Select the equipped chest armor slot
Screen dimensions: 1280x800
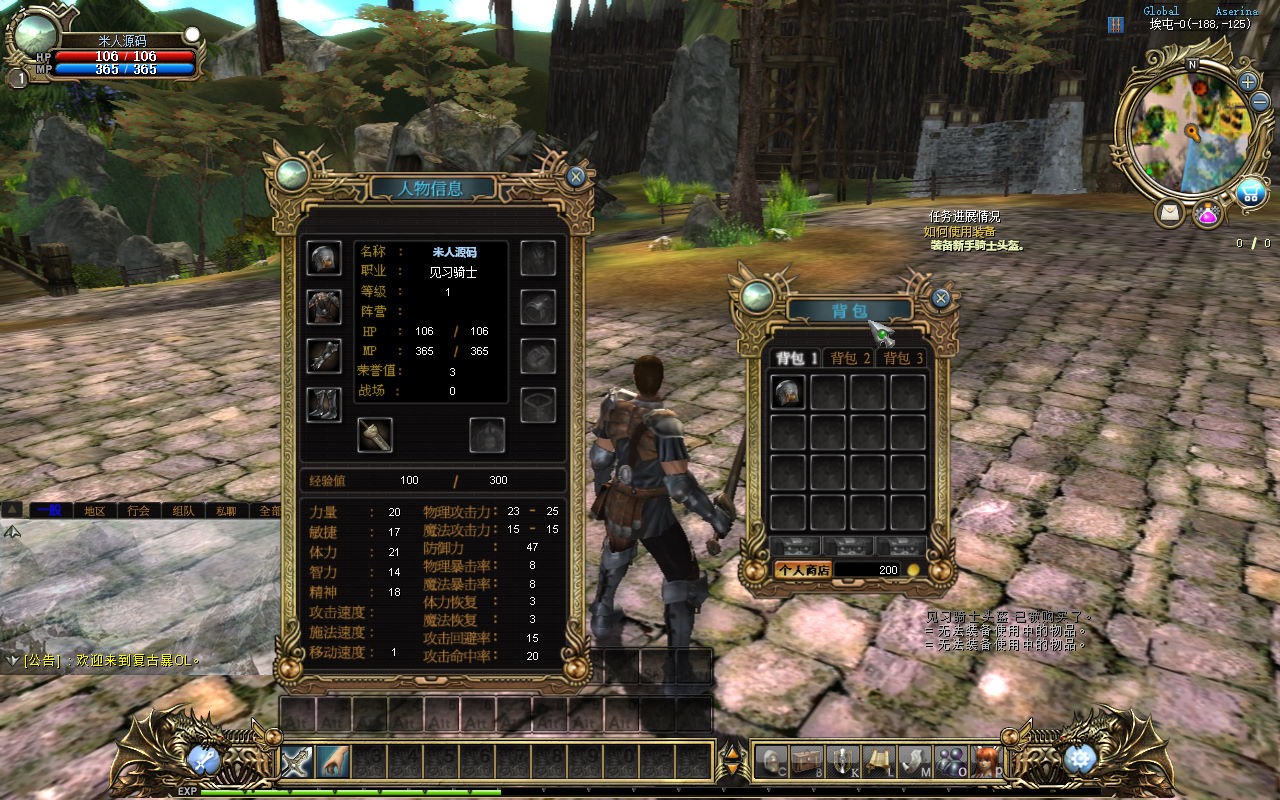323,306
